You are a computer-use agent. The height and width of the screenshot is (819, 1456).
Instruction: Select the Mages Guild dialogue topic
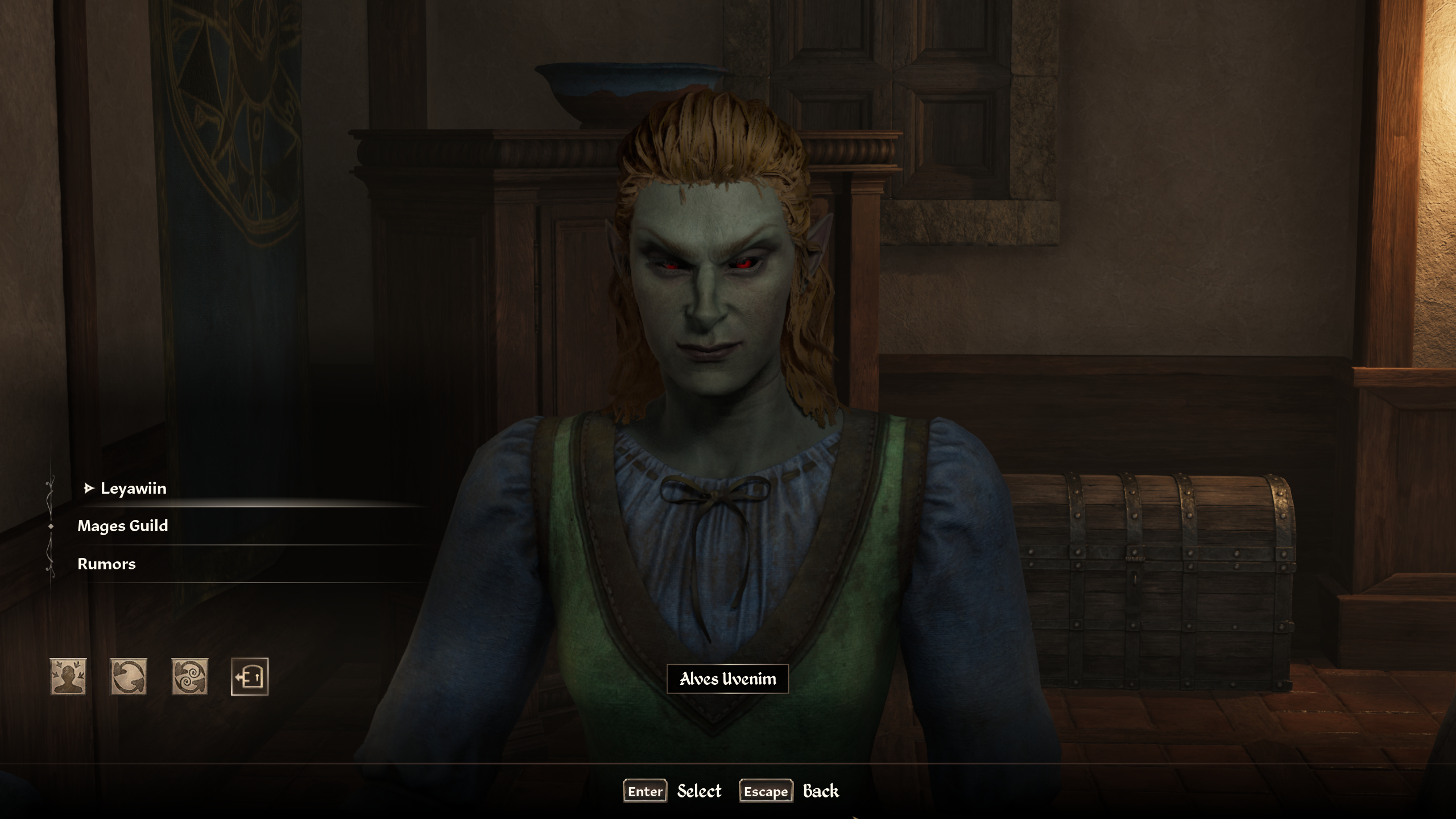(x=123, y=526)
